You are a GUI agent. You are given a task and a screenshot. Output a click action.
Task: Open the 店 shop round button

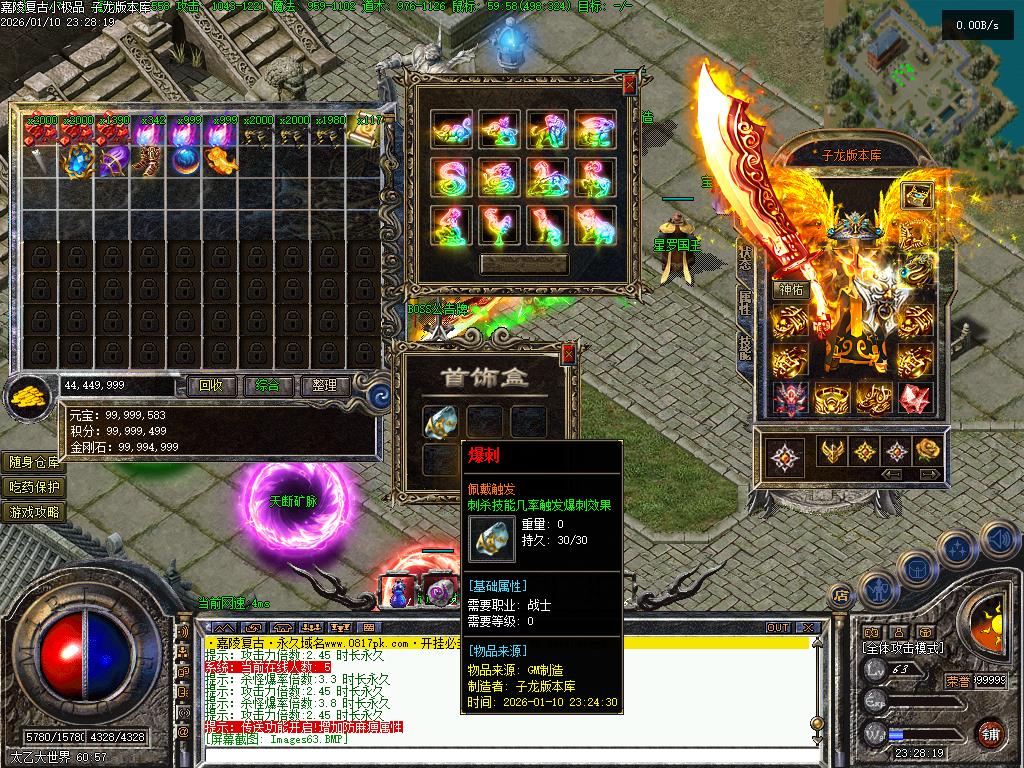point(841,595)
